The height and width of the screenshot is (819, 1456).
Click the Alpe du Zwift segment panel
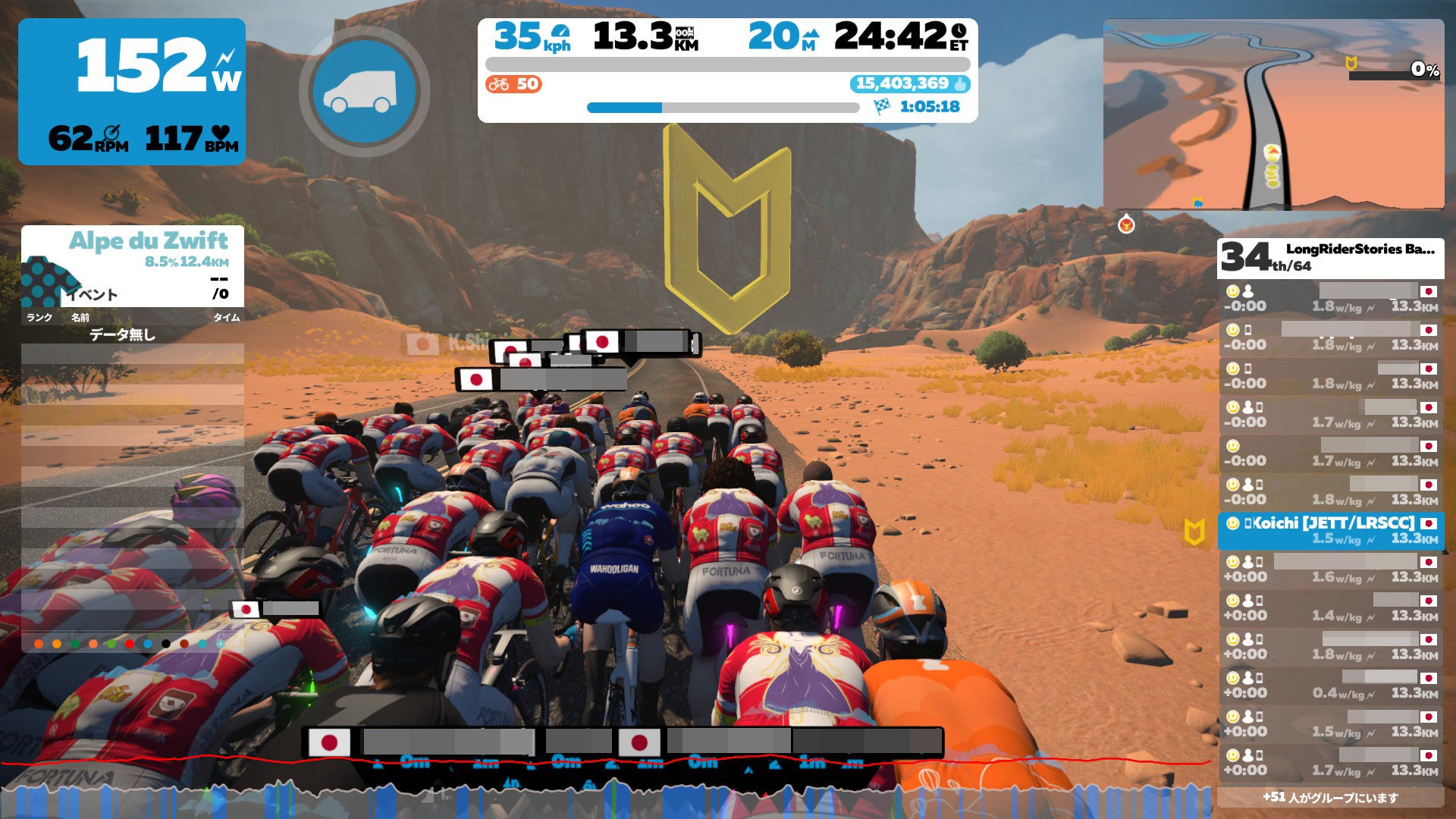[x=133, y=265]
